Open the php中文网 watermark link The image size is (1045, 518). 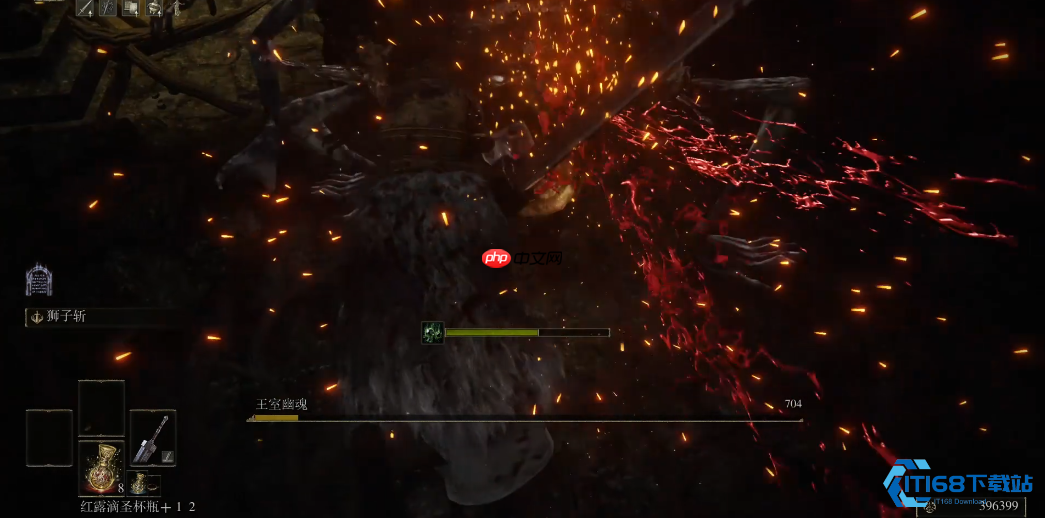522,258
